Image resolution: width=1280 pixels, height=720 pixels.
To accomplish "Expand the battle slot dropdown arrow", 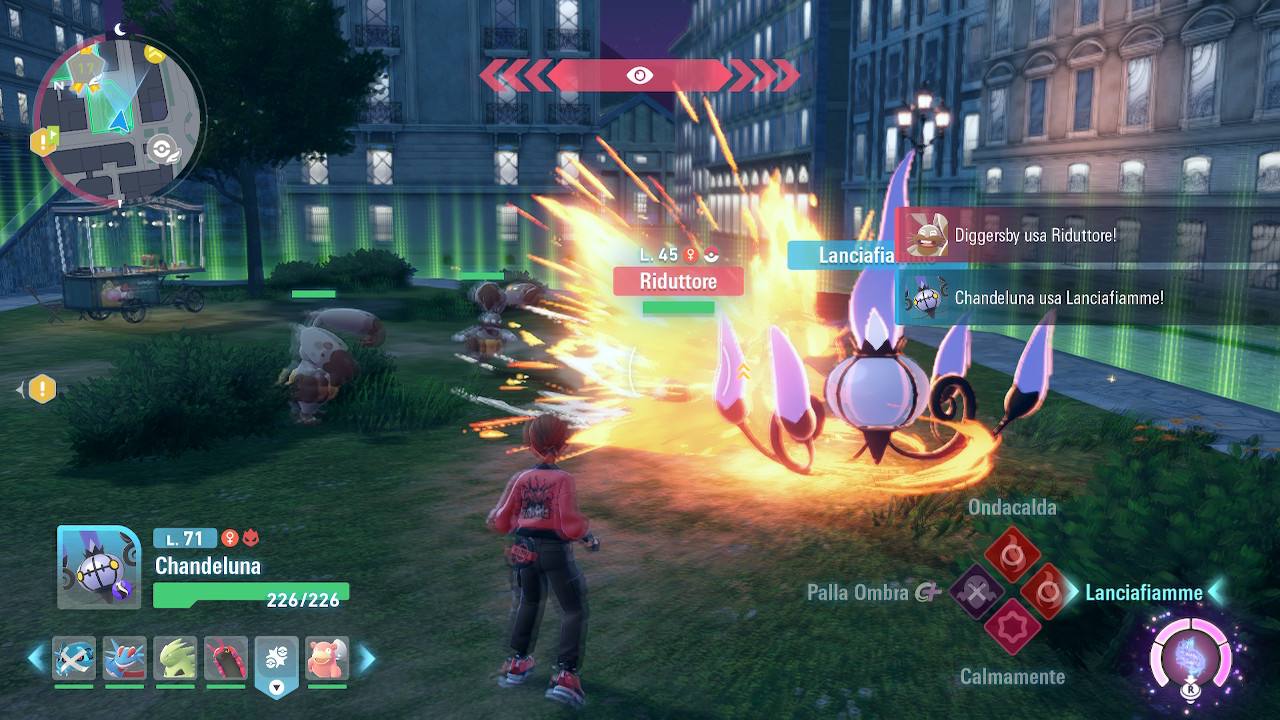I will [275, 686].
